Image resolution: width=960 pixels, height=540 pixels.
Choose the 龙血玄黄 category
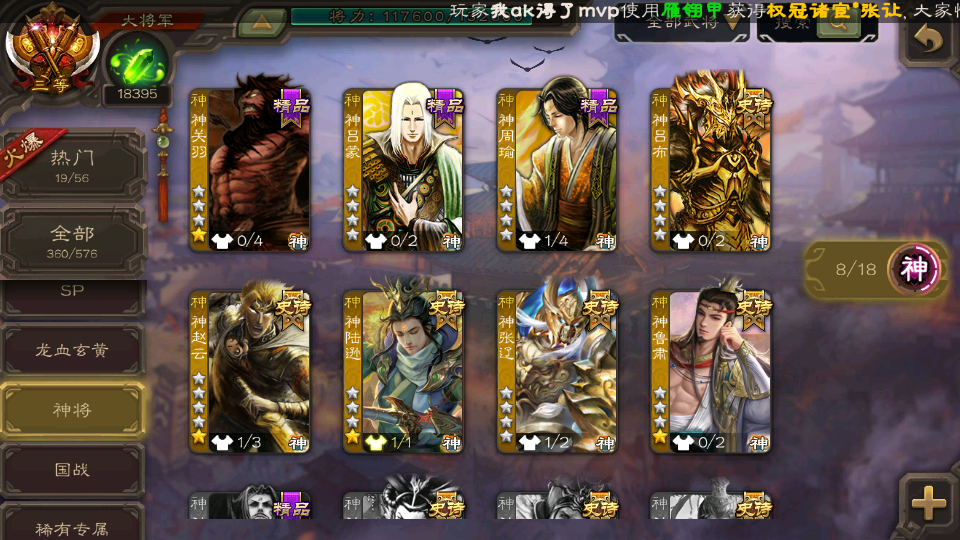pyautogui.click(x=72, y=351)
